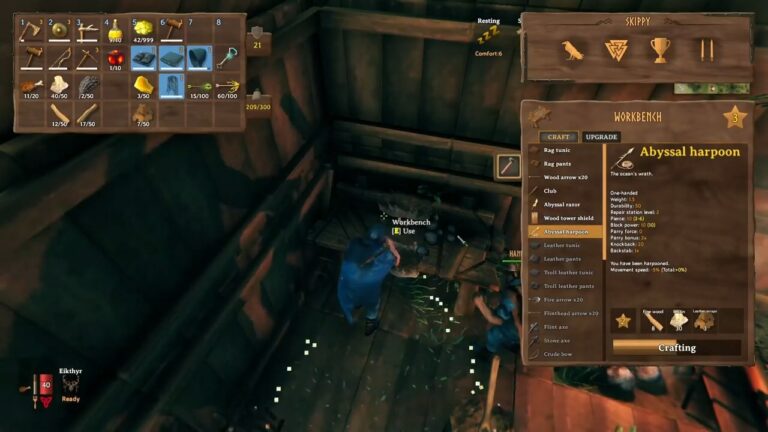Select the Craft tab on the workbench
This screenshot has height=432, width=768.
pos(559,137)
